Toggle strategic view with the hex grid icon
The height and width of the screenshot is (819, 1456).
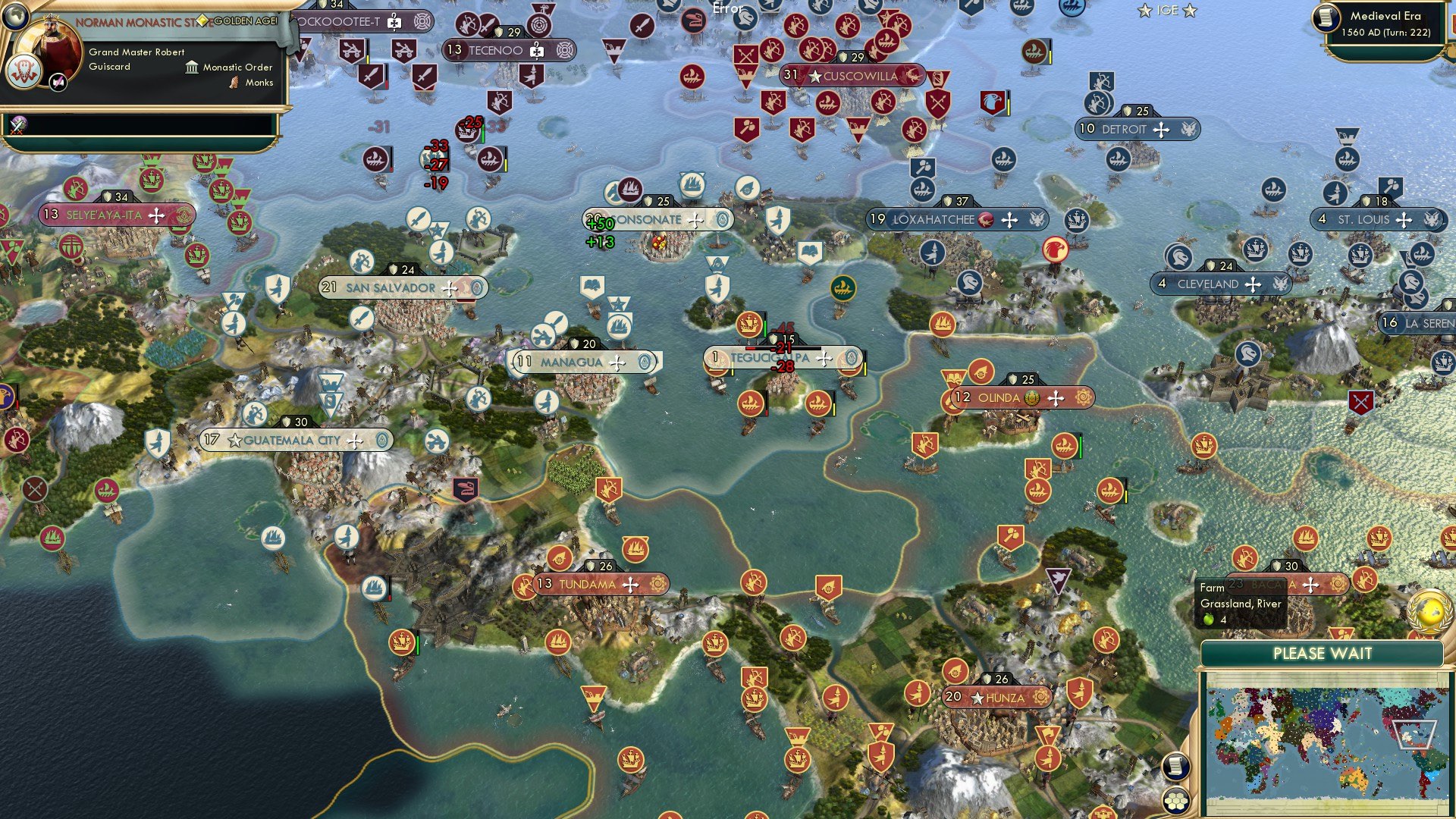click(1176, 802)
